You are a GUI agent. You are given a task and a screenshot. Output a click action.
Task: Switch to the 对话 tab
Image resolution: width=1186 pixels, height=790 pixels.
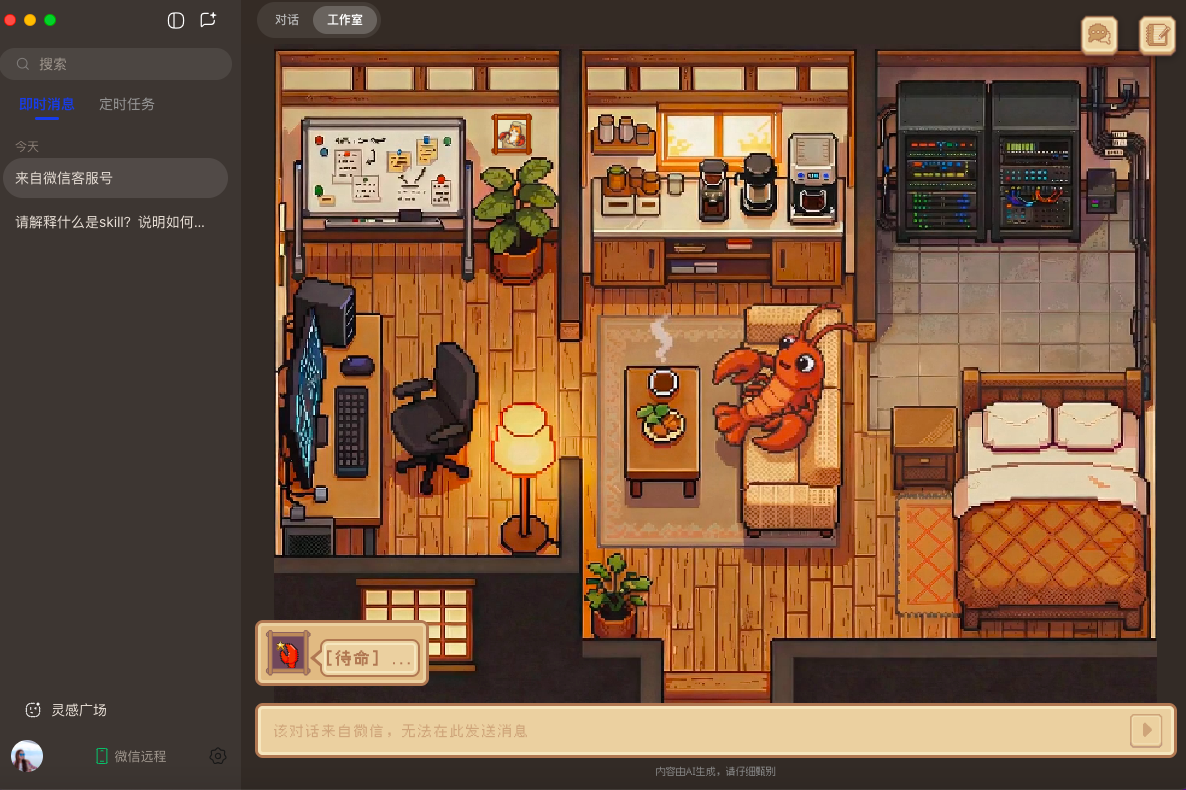coord(287,20)
